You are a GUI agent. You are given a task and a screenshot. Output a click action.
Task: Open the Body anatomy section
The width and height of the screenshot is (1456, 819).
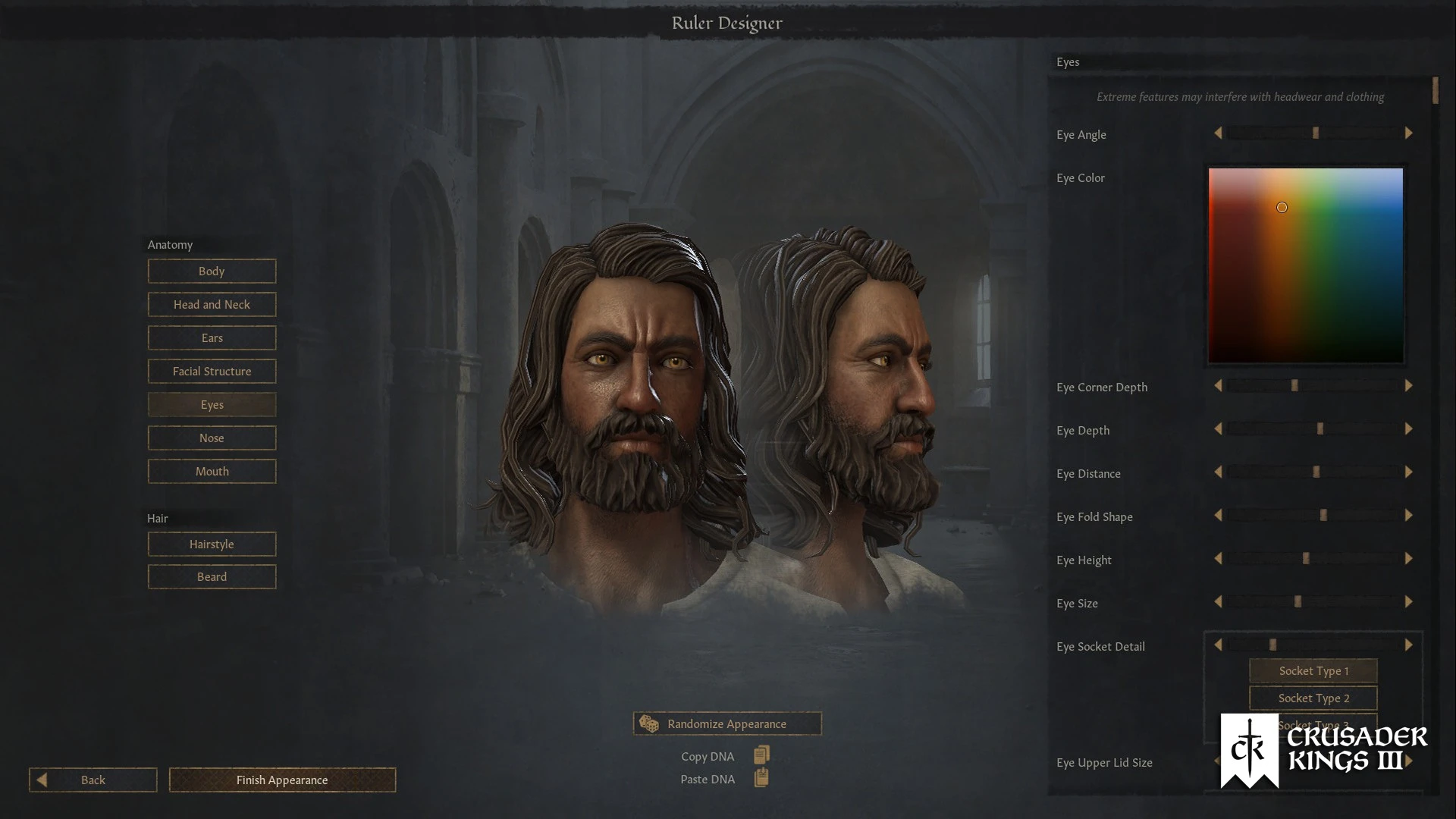coord(212,271)
